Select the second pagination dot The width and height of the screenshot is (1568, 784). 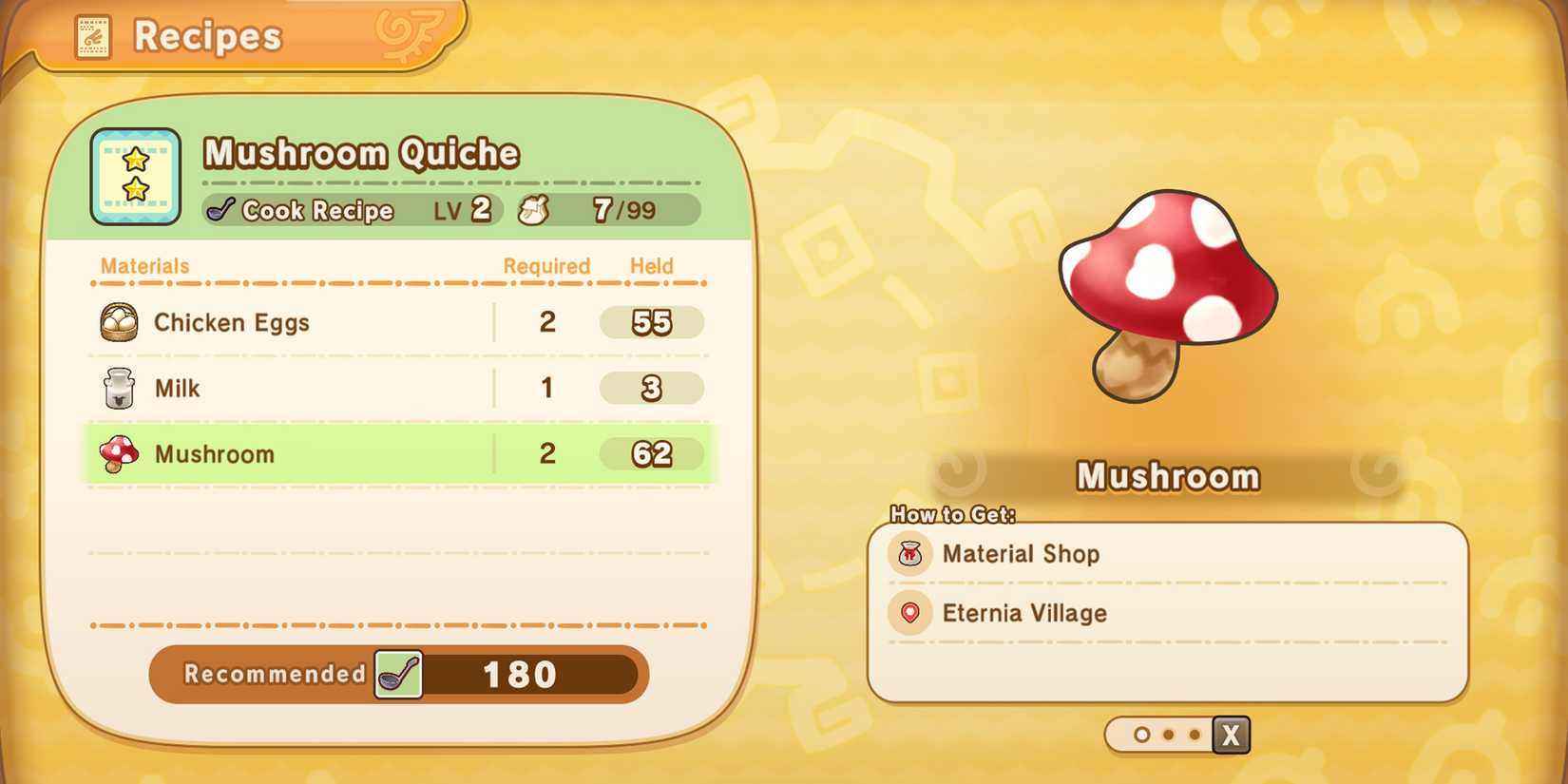1169,735
